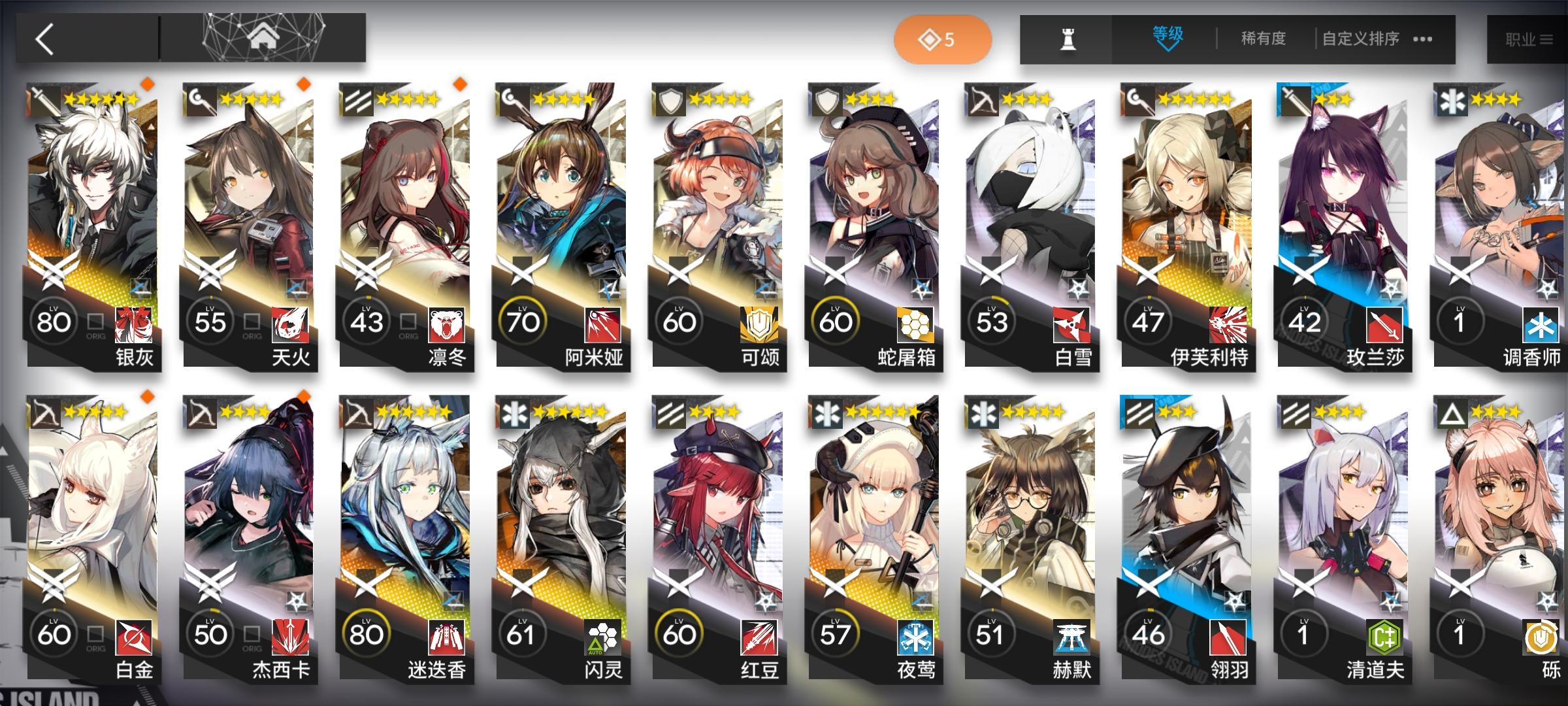Open the ... extra sorting options
The image size is (1568, 706).
tap(1422, 39)
